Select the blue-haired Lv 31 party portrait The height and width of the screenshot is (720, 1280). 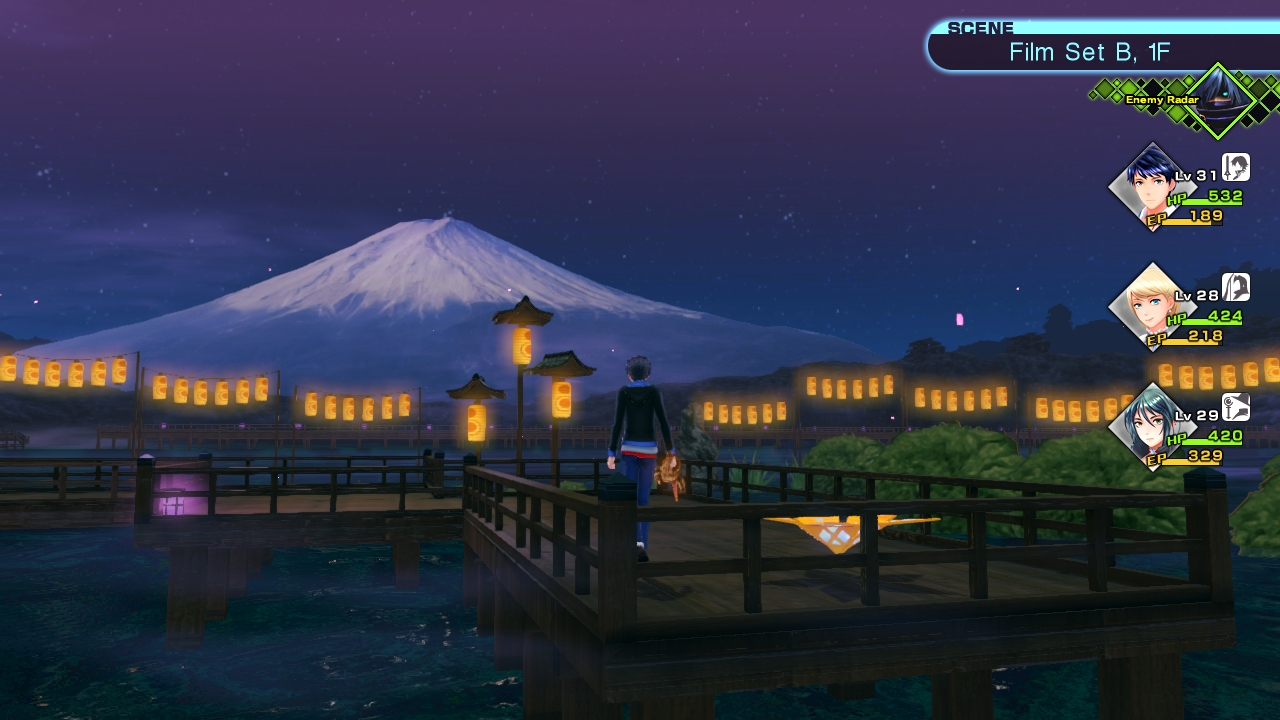[x=1150, y=187]
